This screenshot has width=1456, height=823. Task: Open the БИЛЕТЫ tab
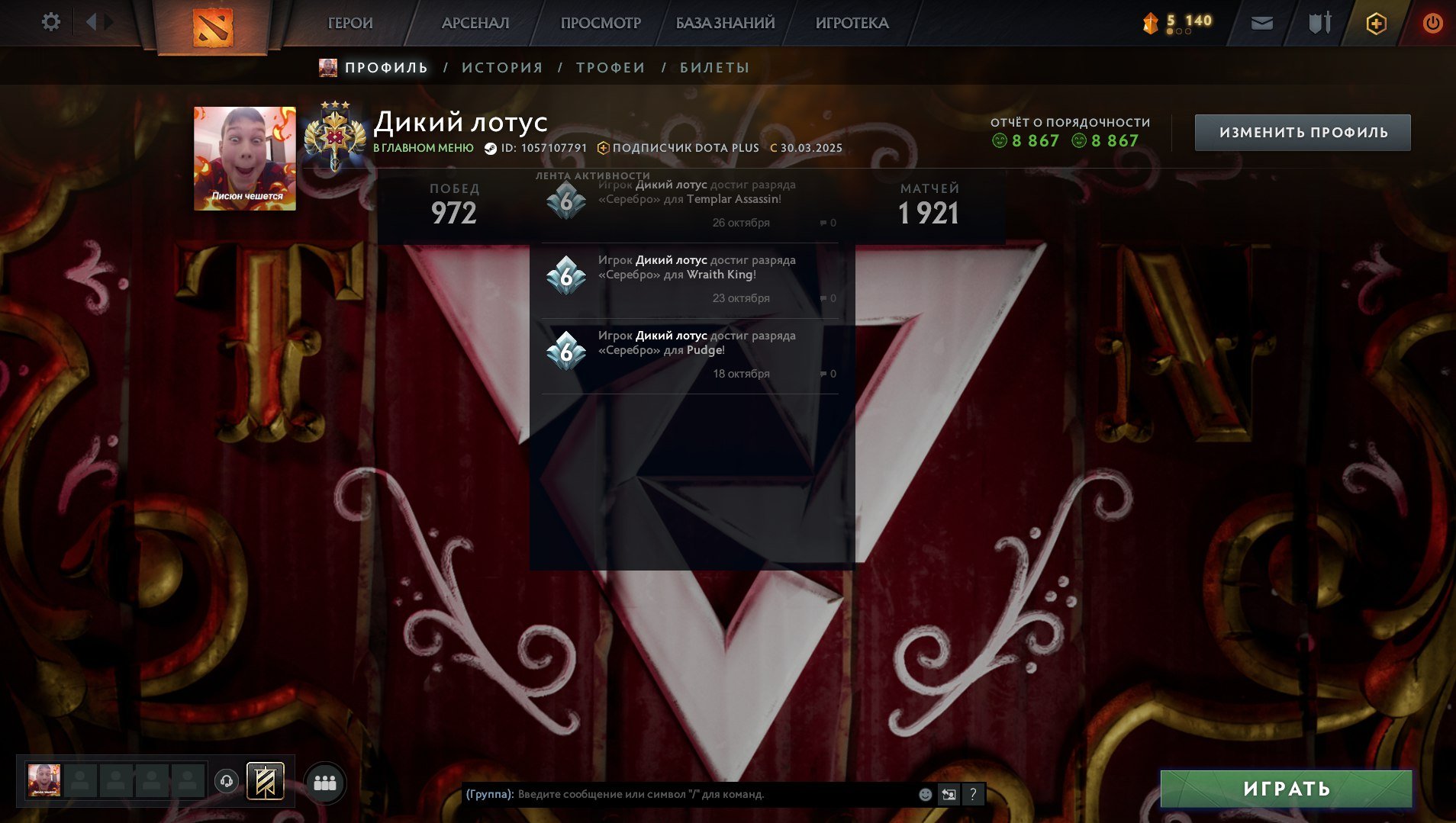[x=713, y=68]
